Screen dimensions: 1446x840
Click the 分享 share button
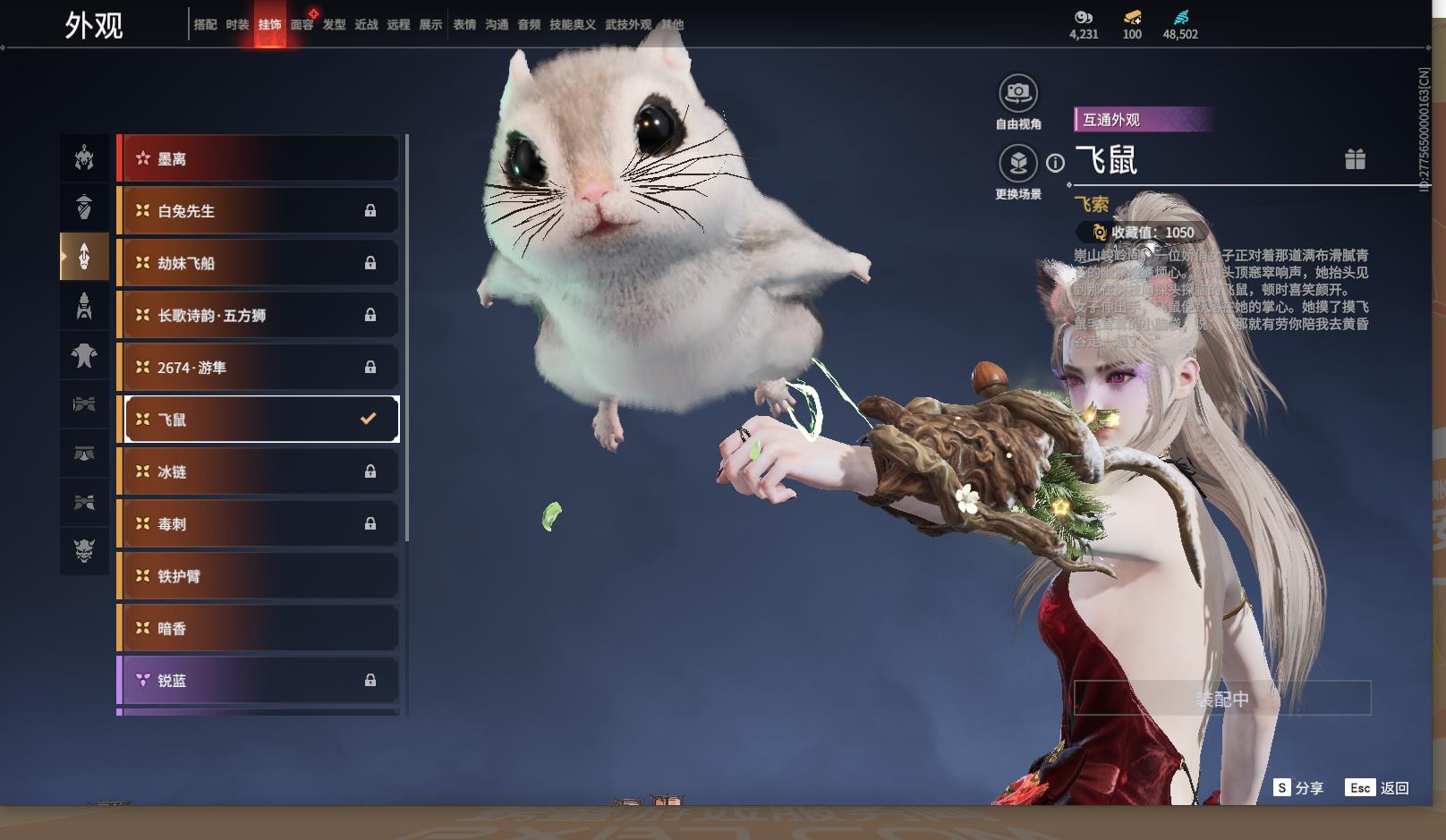1298,788
